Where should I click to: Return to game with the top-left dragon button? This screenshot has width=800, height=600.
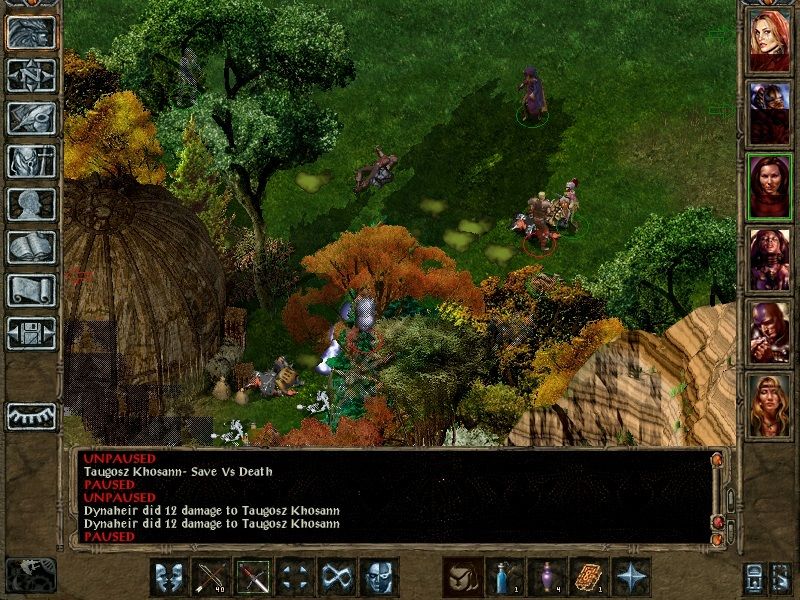tap(31, 32)
